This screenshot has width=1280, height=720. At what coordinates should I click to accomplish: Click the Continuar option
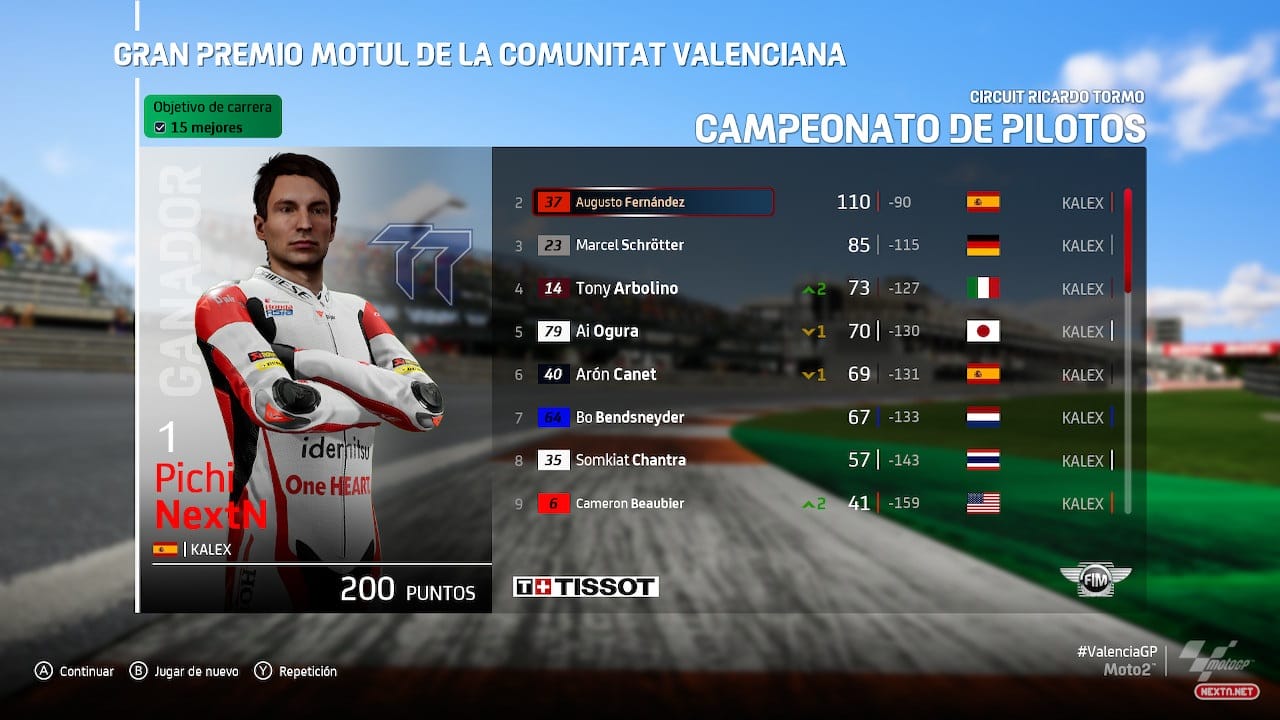(x=75, y=671)
